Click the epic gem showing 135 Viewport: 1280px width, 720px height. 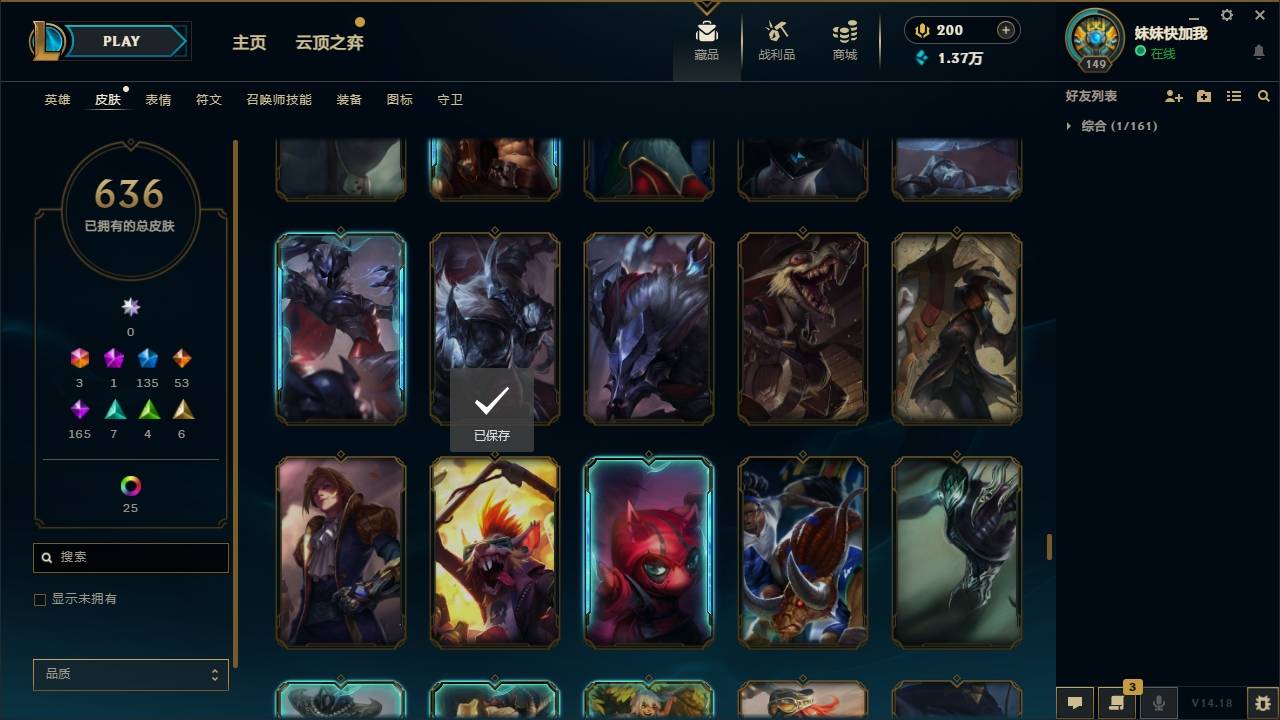(x=148, y=359)
